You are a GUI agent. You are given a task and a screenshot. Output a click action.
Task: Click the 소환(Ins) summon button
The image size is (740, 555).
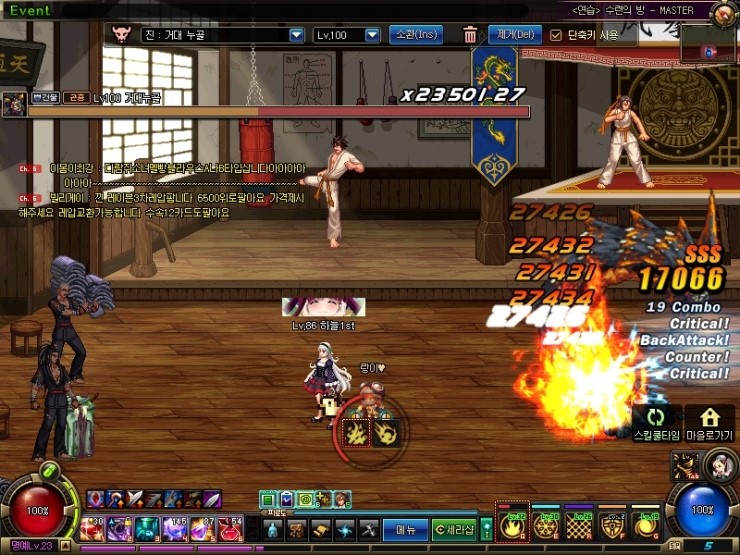pos(415,35)
